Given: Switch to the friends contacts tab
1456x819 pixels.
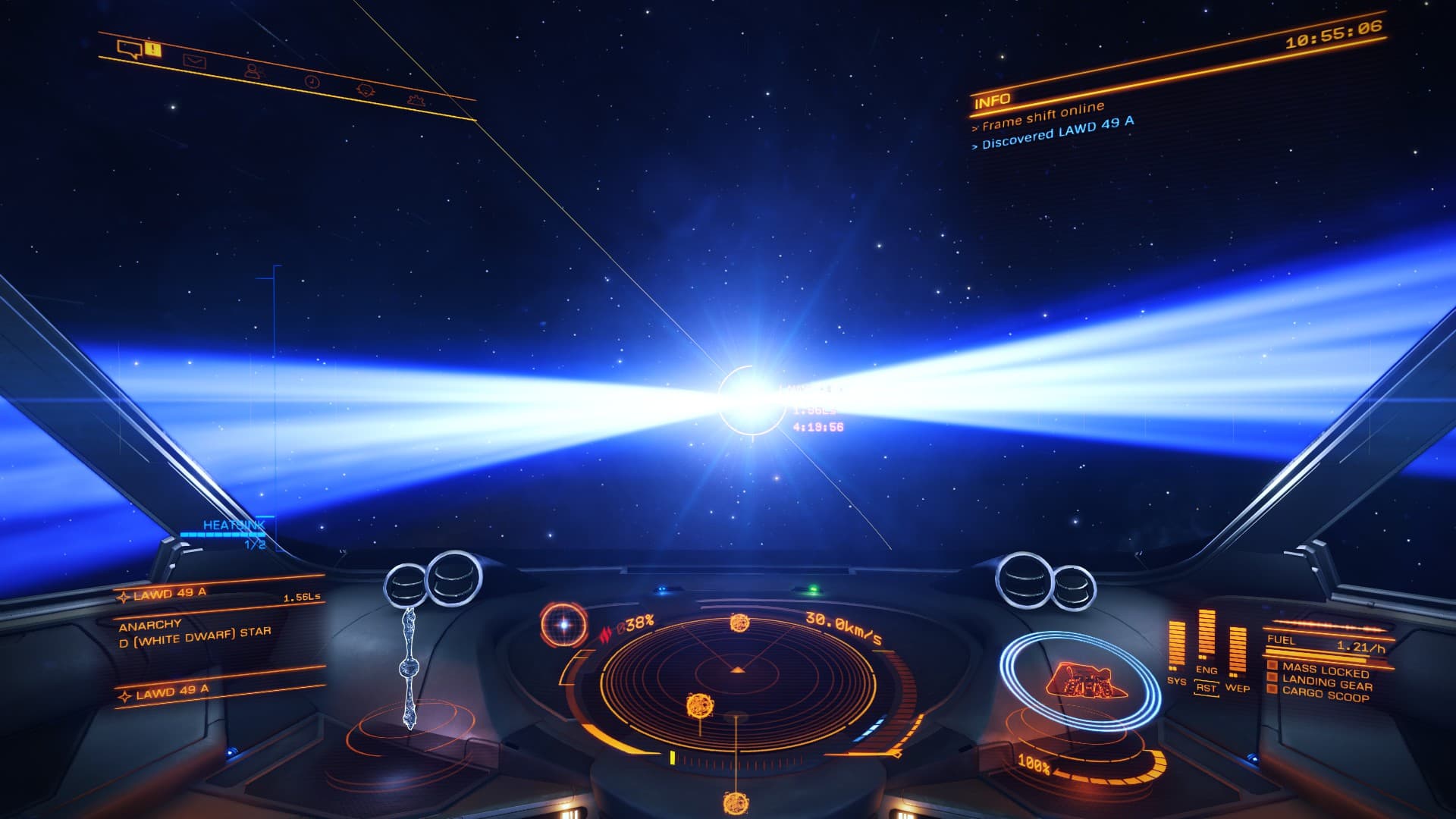Looking at the screenshot, I should click(x=253, y=71).
